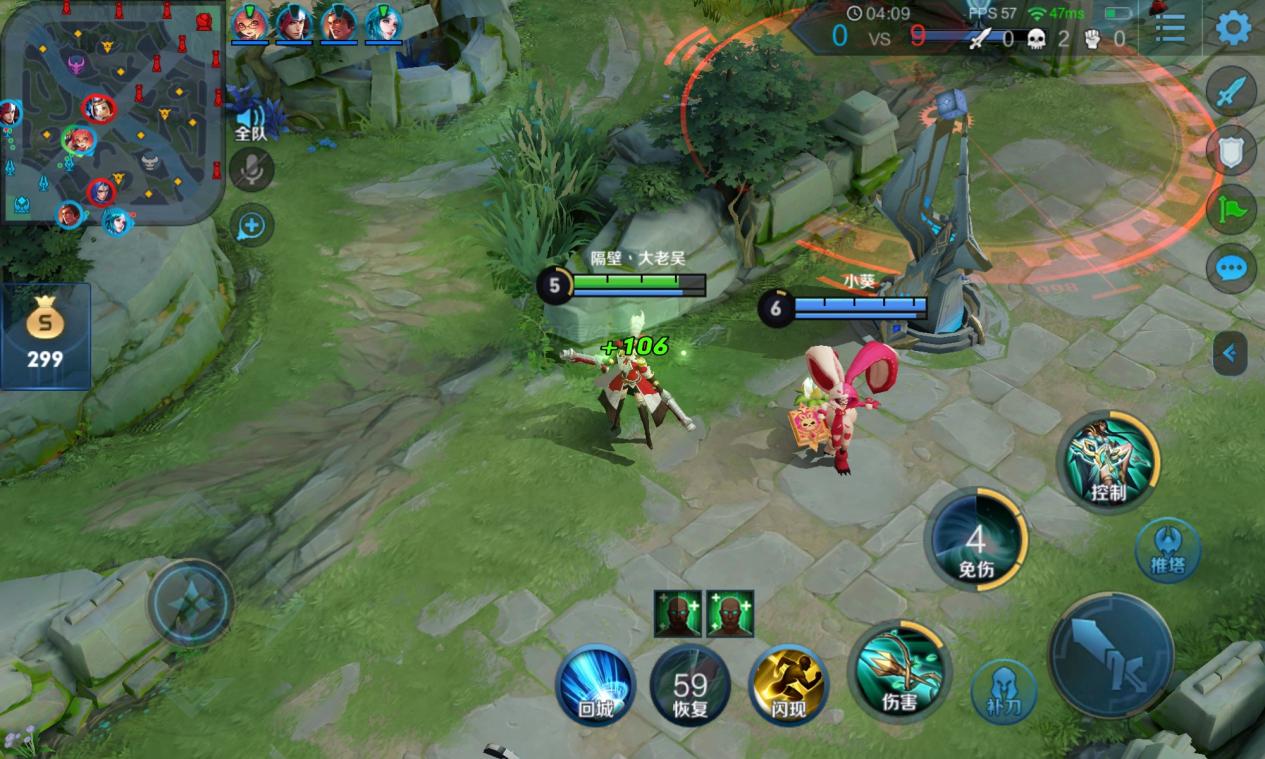This screenshot has height=759, width=1265.
Task: Tap the 推塔 tower attack button
Action: click(1167, 549)
